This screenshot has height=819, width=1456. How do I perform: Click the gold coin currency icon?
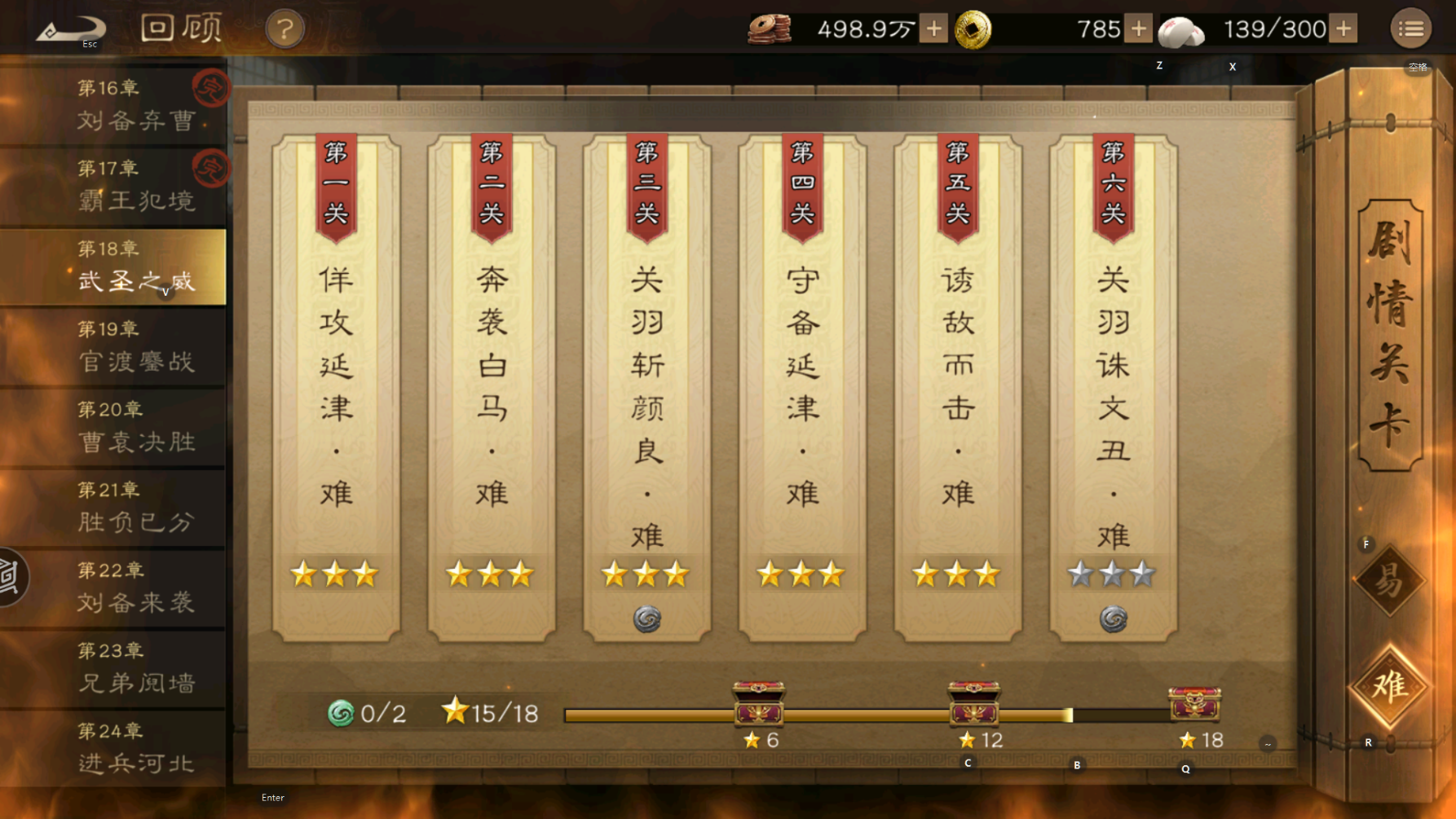click(973, 27)
